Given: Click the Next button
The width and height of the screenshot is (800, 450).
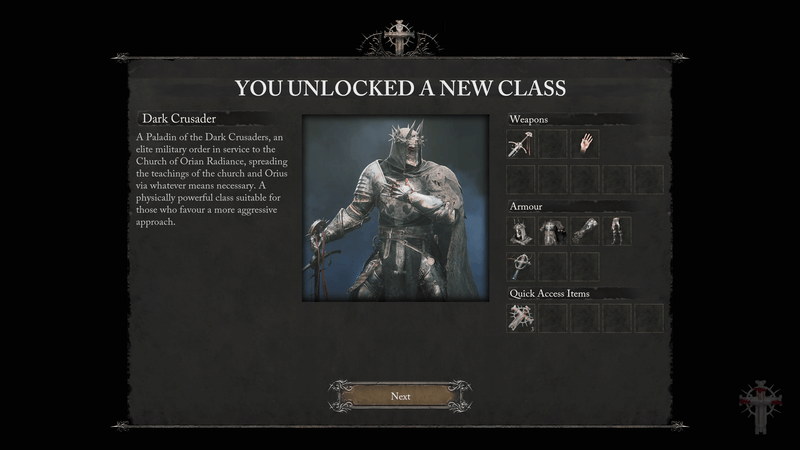Looking at the screenshot, I should click(400, 396).
